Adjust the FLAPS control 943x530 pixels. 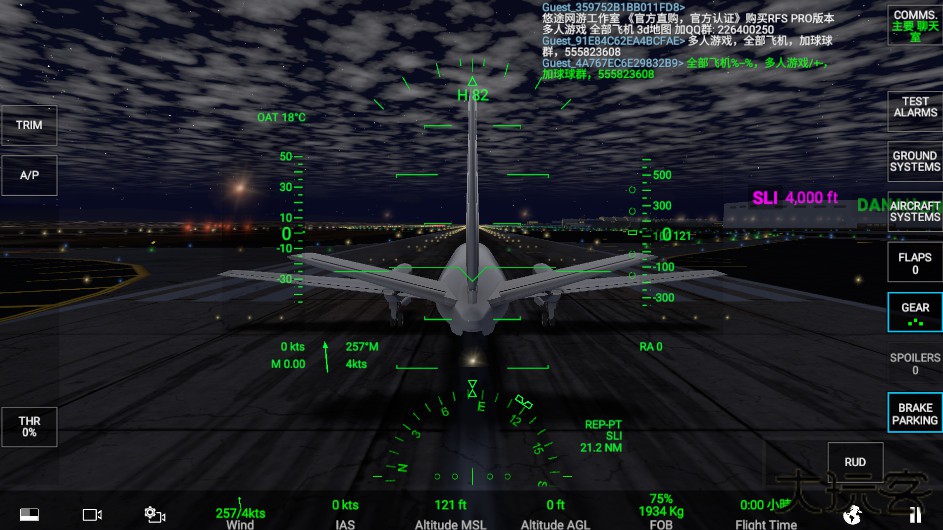[x=914, y=263]
